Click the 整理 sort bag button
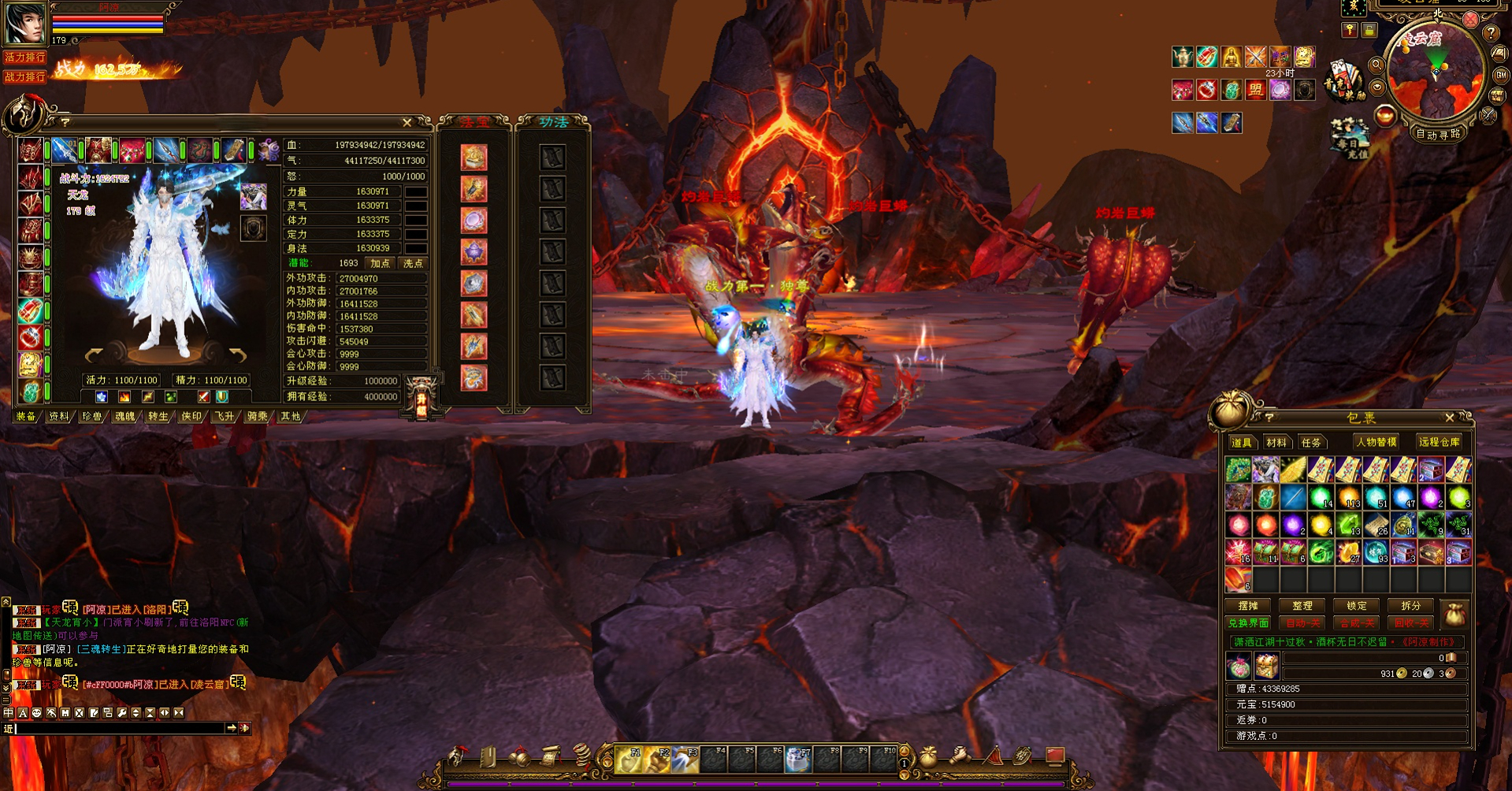The width and height of the screenshot is (1512, 791). click(1302, 606)
